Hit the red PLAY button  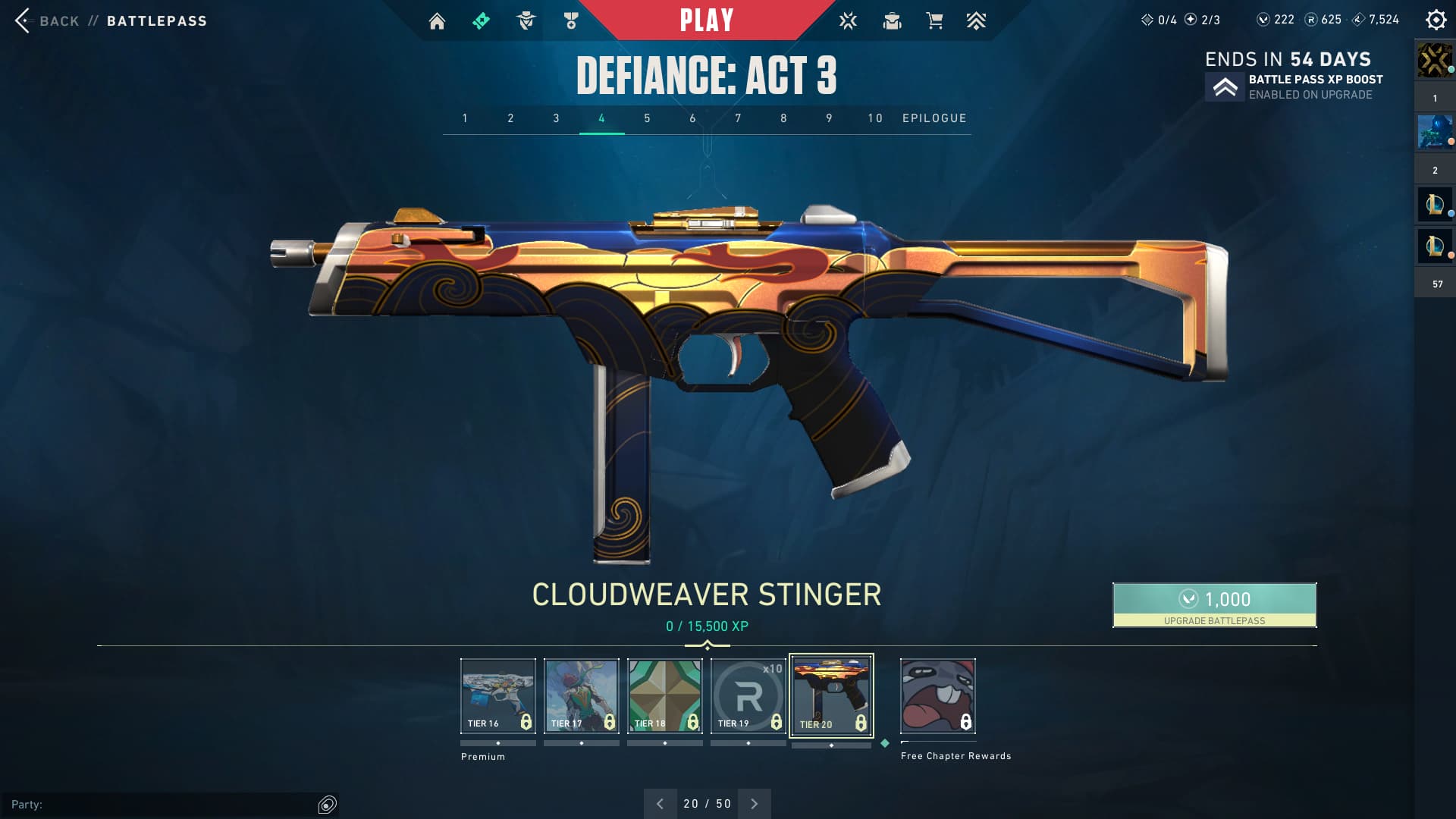tap(706, 20)
